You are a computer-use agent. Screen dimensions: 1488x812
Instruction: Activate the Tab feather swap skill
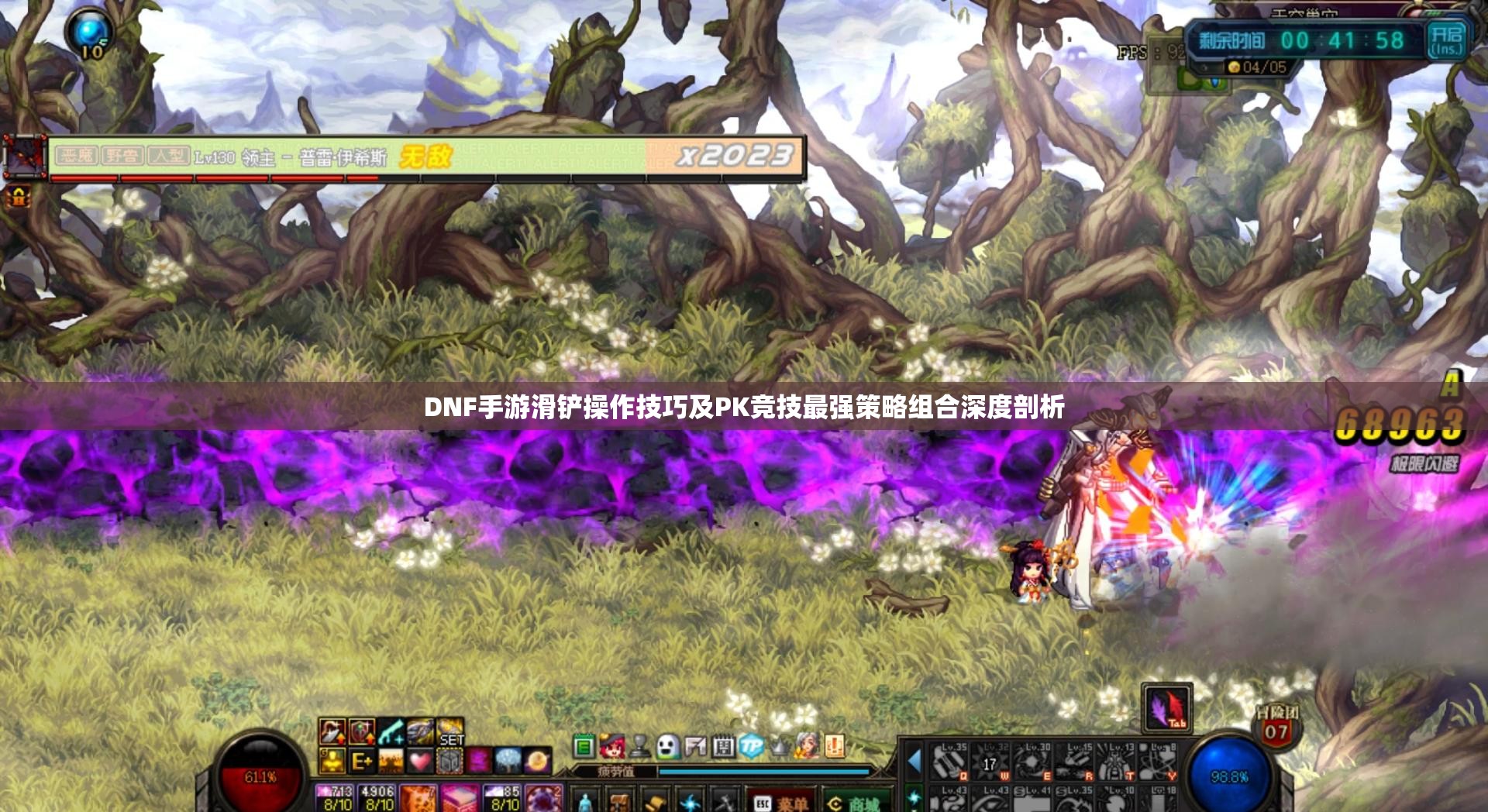click(x=1167, y=707)
